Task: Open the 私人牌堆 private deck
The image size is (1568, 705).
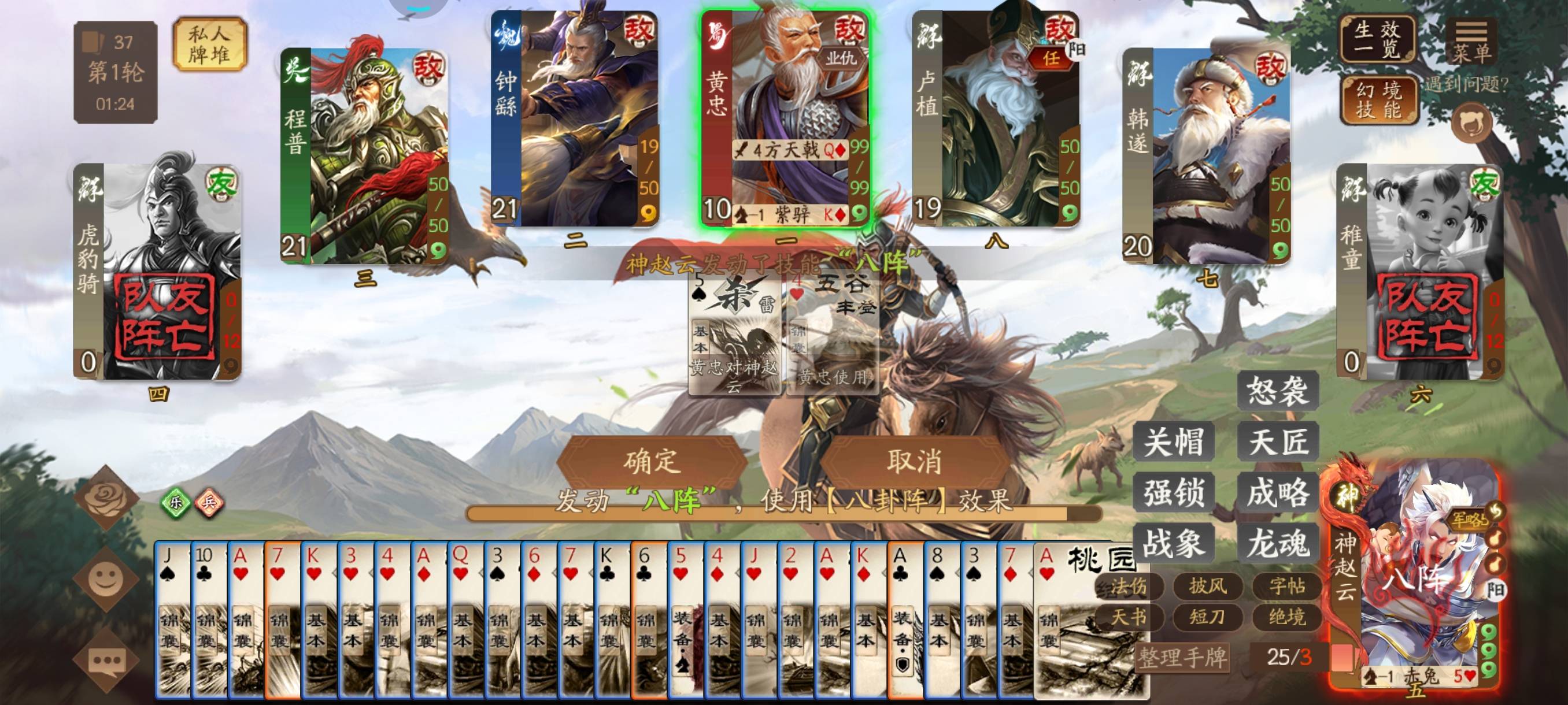Action: [x=209, y=44]
